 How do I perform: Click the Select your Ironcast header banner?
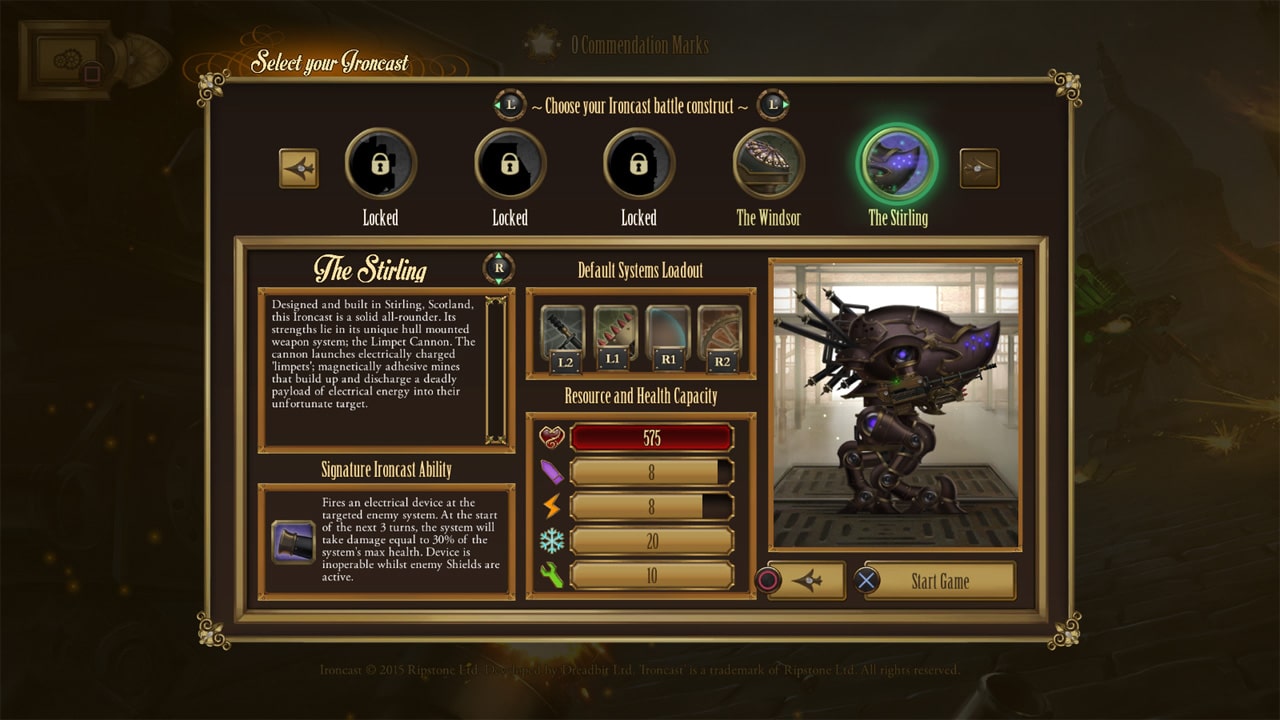coord(331,61)
